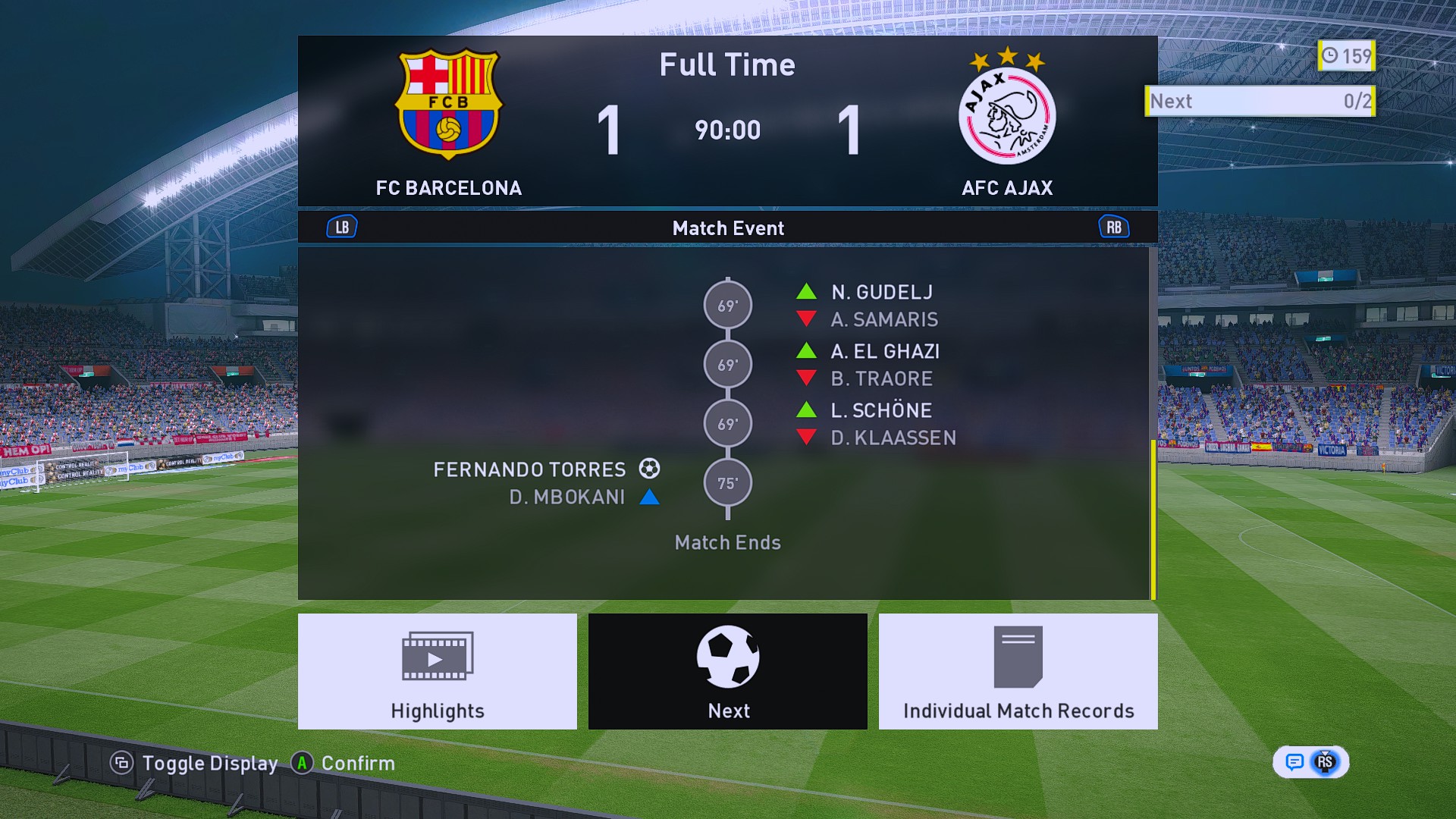1456x819 pixels.
Task: Select the N. Gudelj substitution event
Action: (881, 293)
